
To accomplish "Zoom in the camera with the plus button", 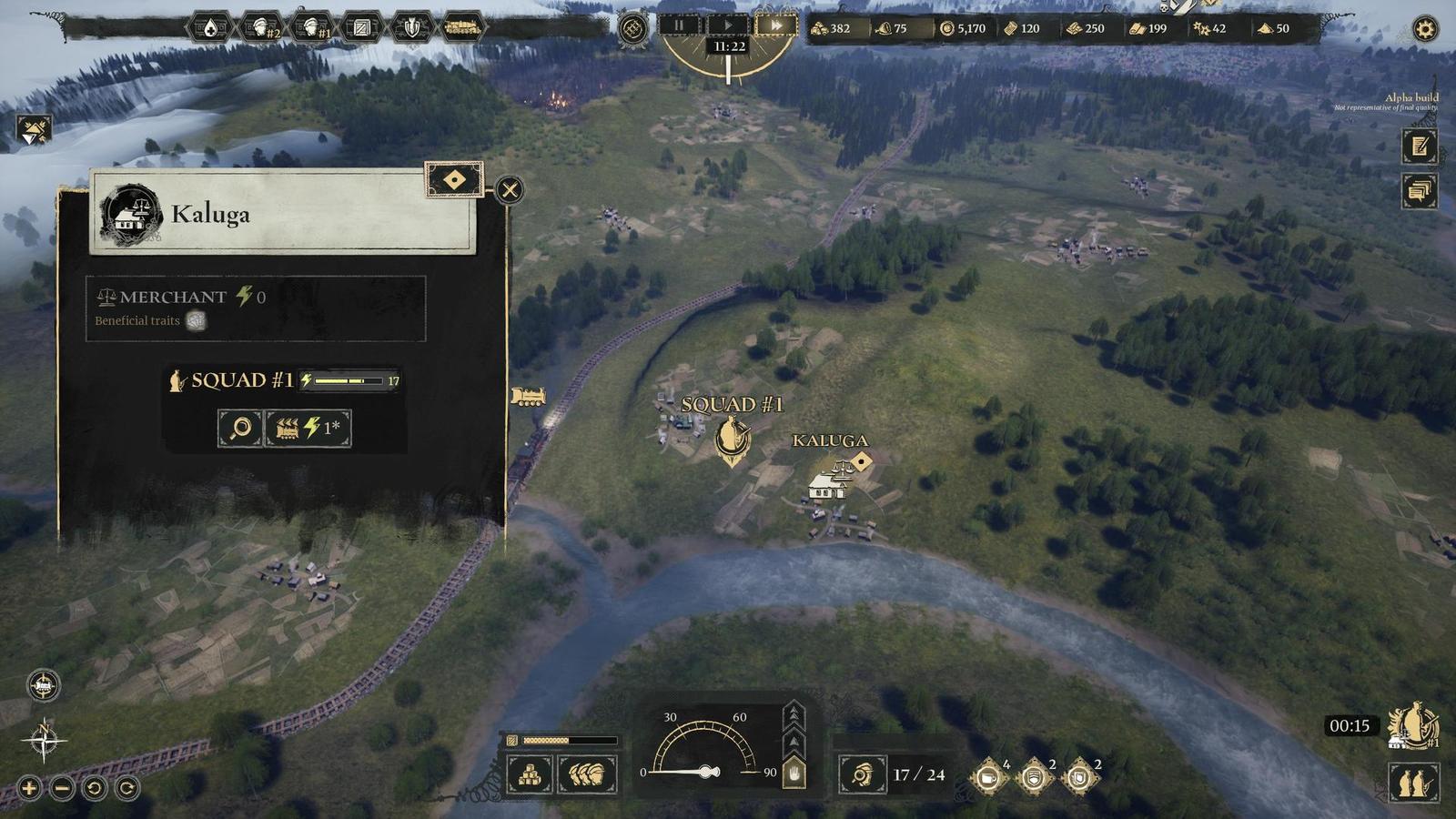I will (x=29, y=788).
